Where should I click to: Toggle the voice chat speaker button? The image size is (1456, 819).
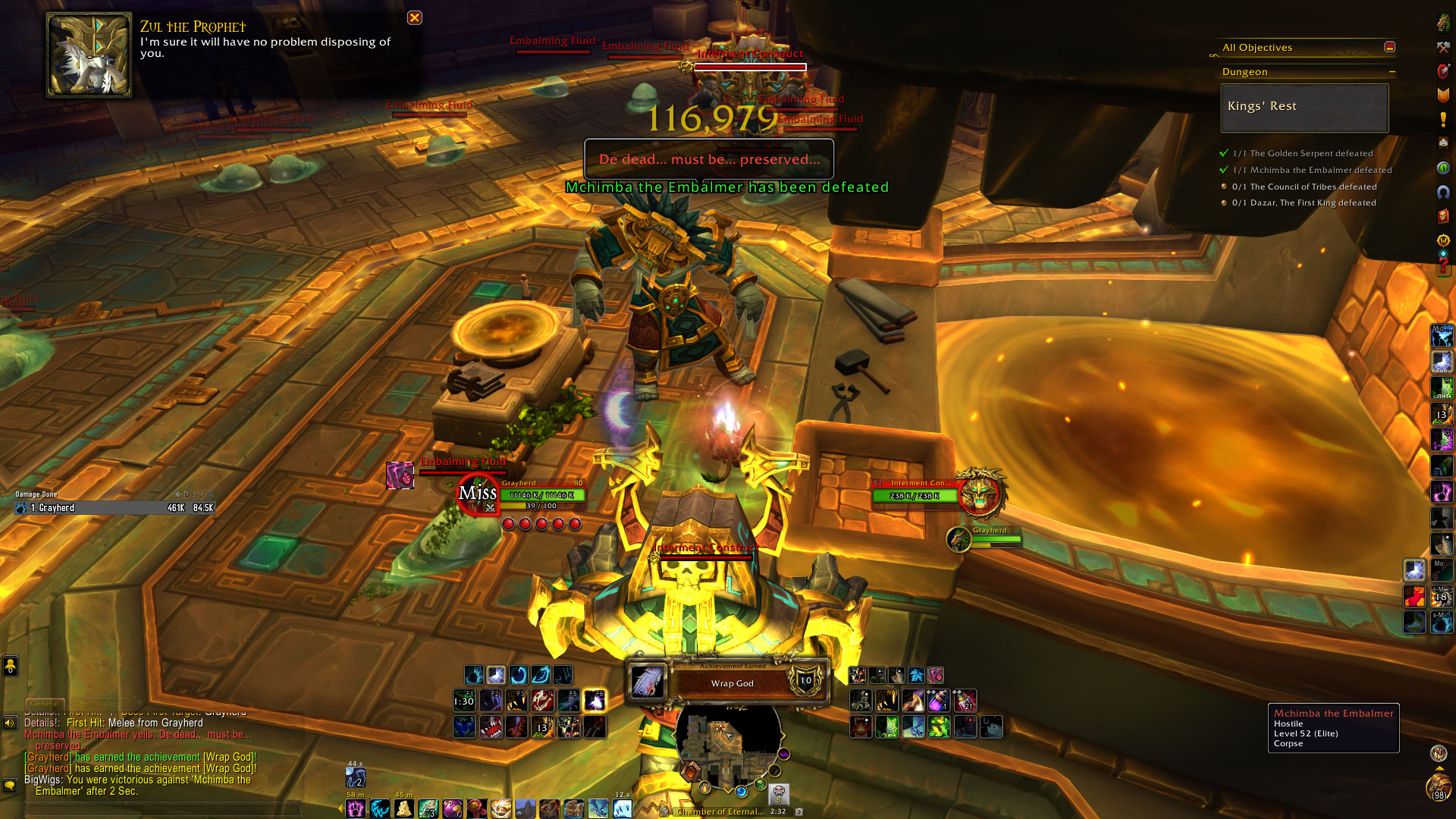(10, 723)
